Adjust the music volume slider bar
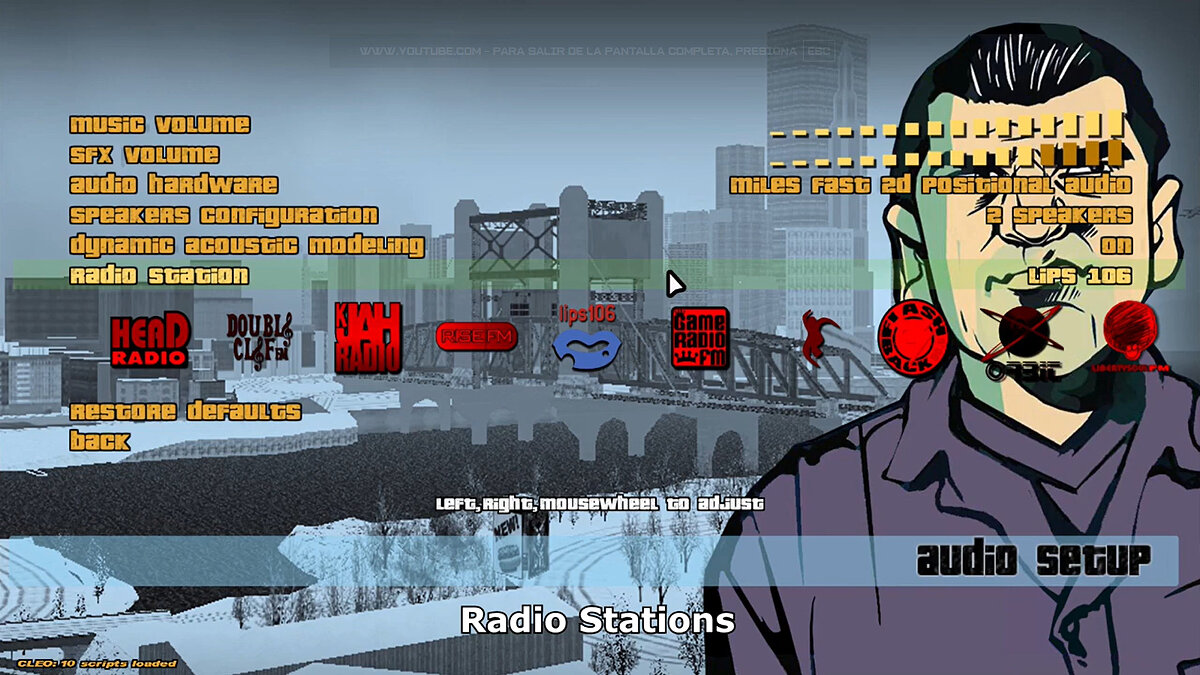 946,126
